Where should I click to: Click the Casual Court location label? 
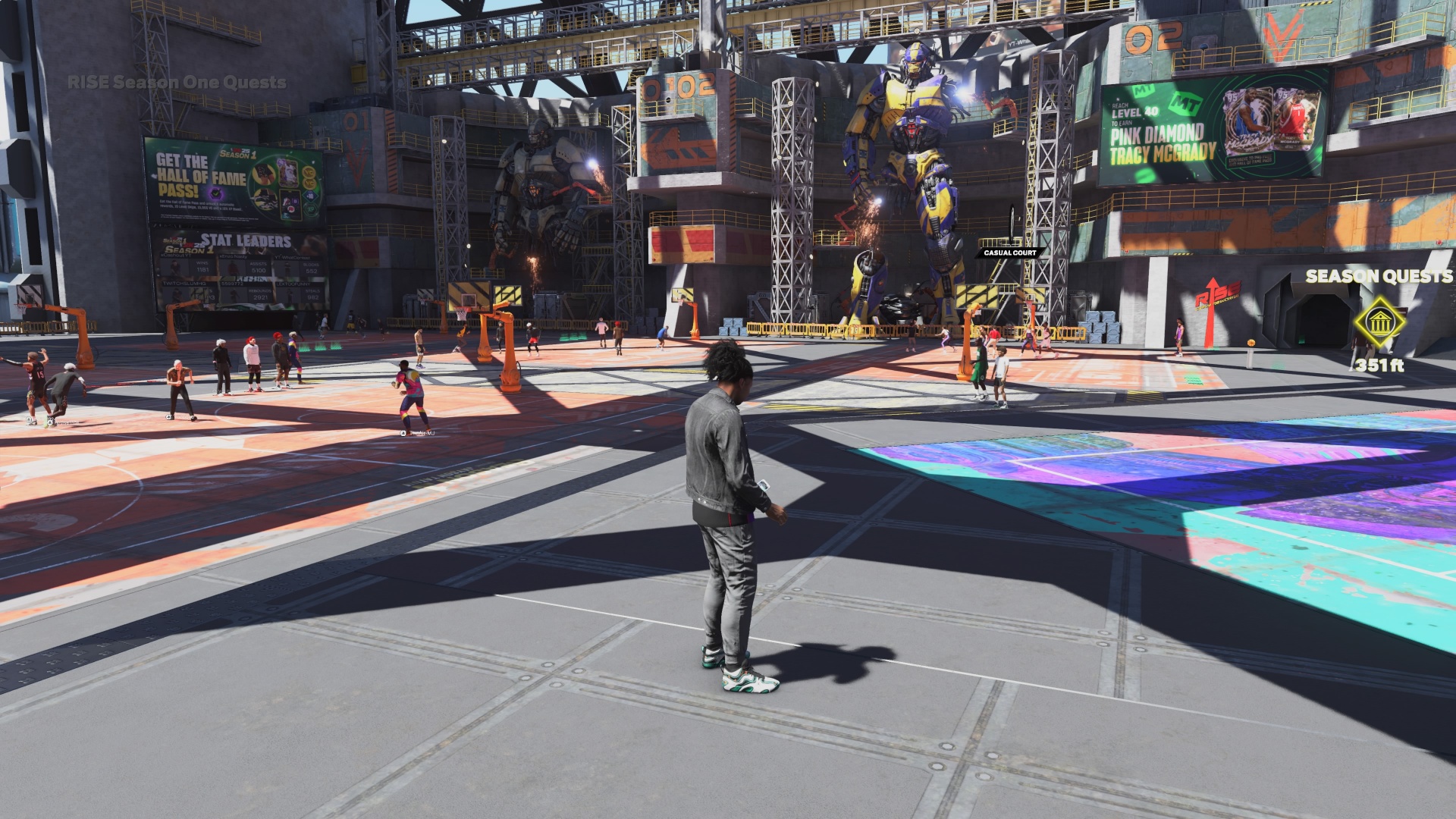[x=1009, y=253]
